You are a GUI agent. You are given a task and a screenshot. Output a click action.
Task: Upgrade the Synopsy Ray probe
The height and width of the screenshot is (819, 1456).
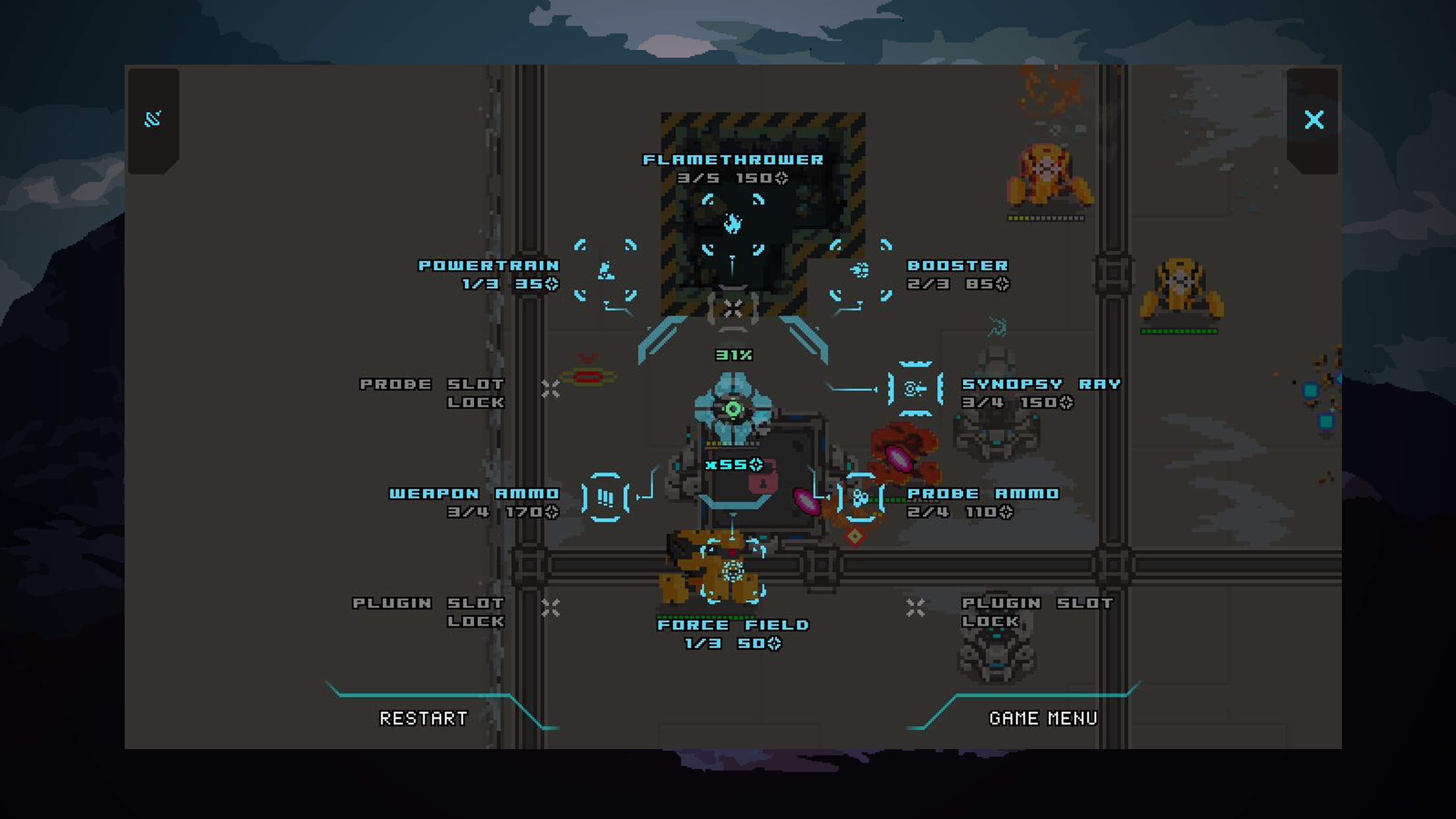pyautogui.click(x=915, y=389)
